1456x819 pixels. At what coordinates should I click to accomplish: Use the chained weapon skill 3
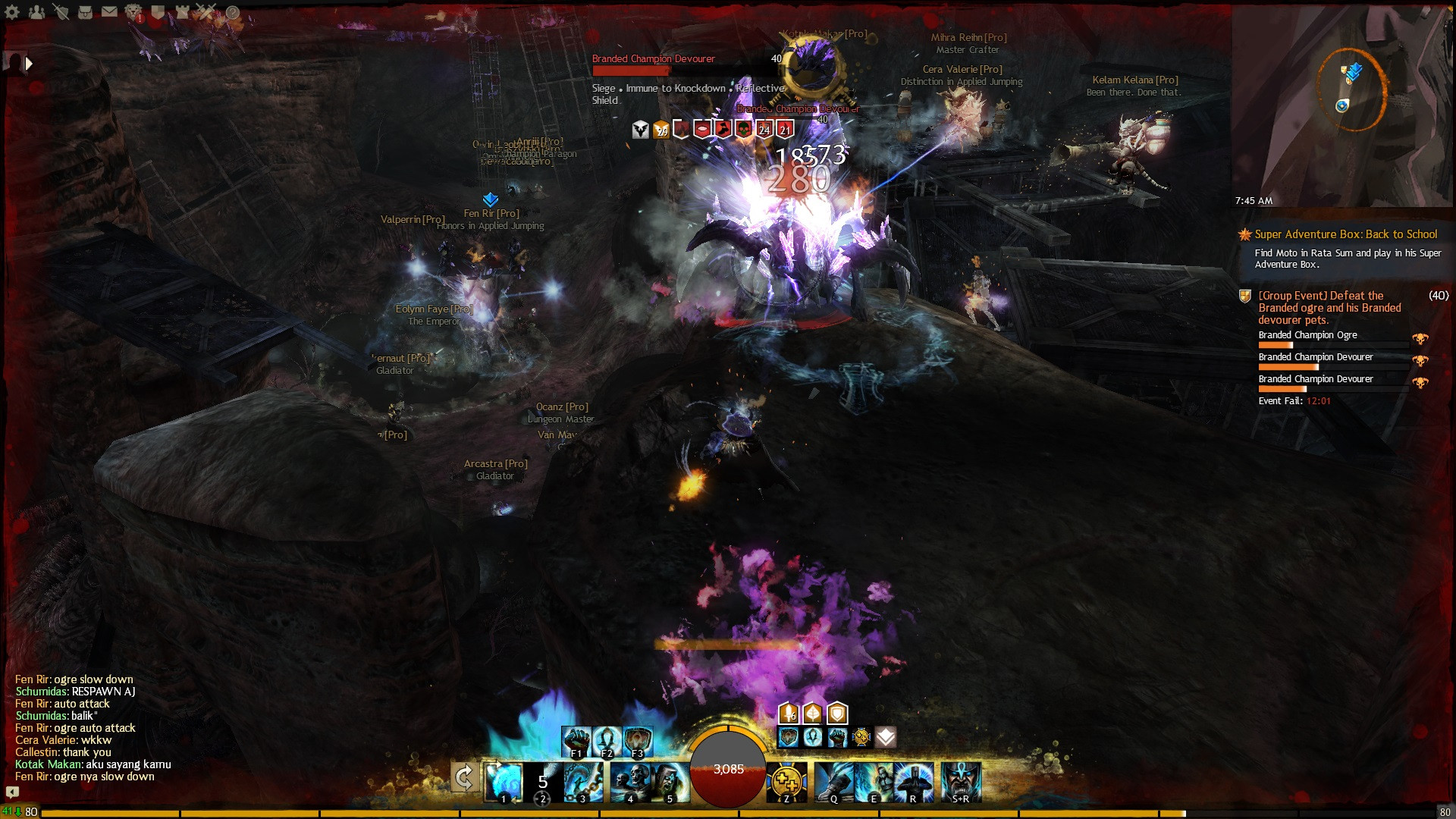click(x=584, y=781)
